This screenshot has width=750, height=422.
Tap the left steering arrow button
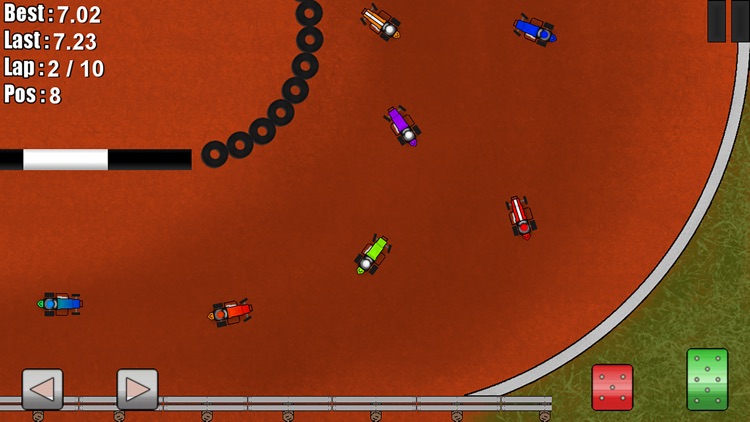pos(43,389)
